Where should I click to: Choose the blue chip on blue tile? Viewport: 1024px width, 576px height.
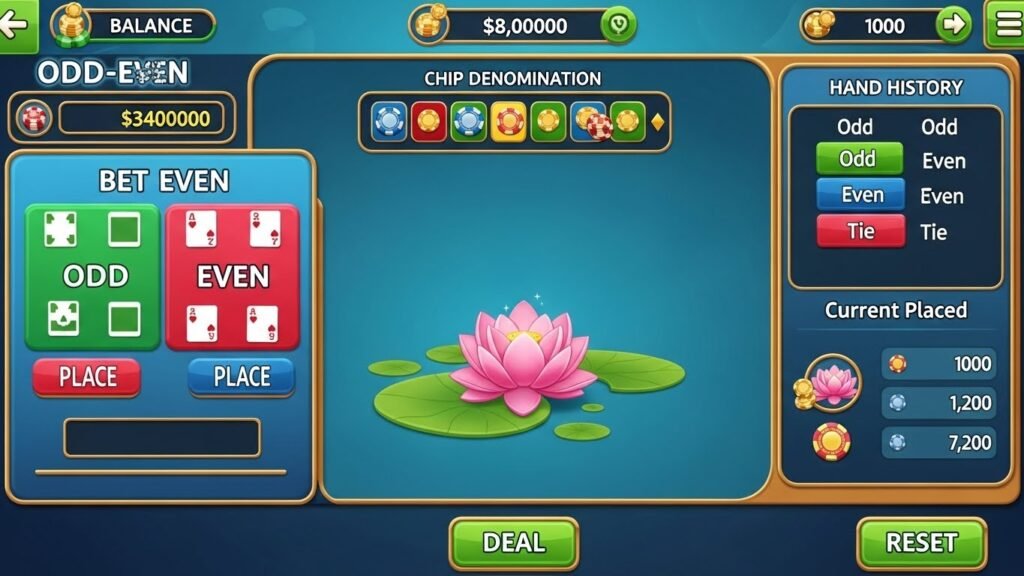point(388,122)
